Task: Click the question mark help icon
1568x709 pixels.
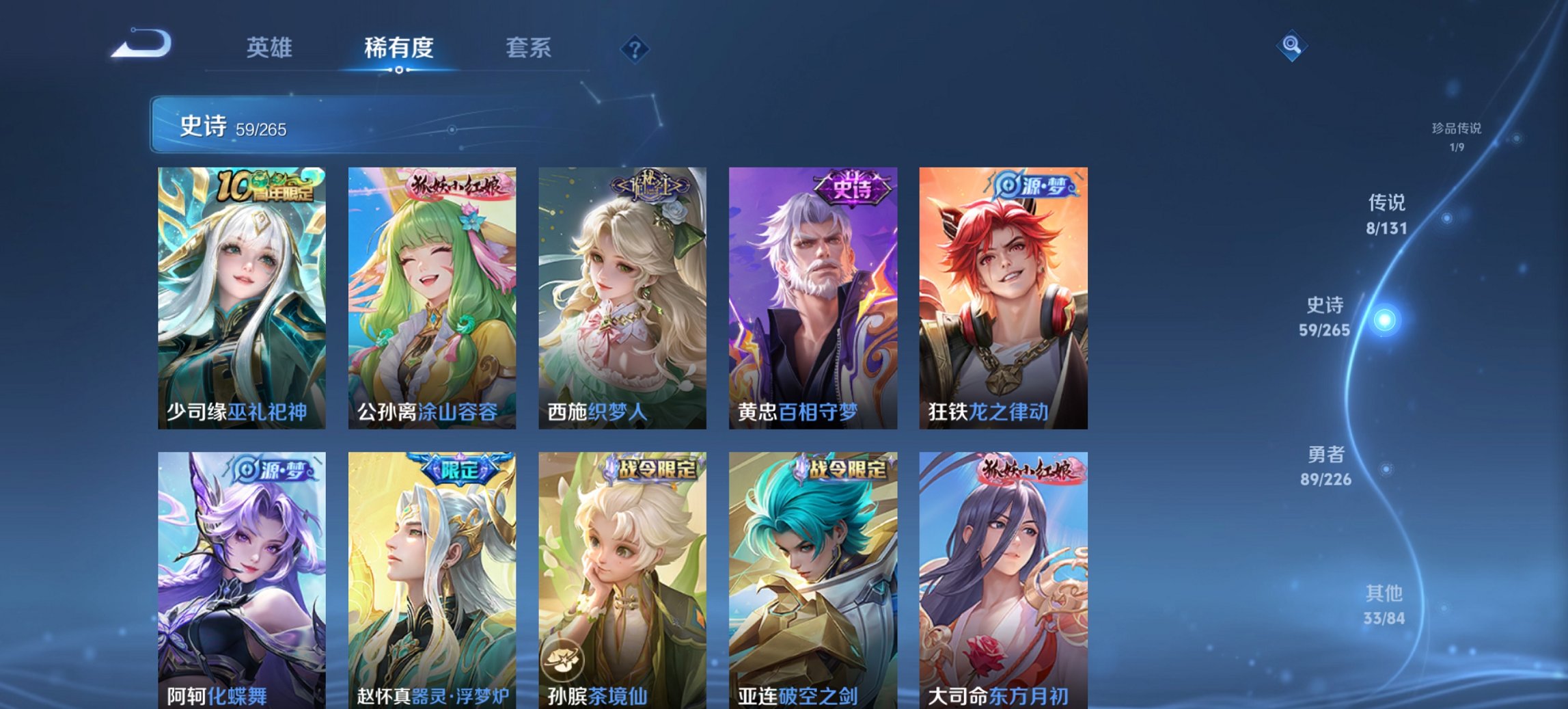Action: point(635,48)
